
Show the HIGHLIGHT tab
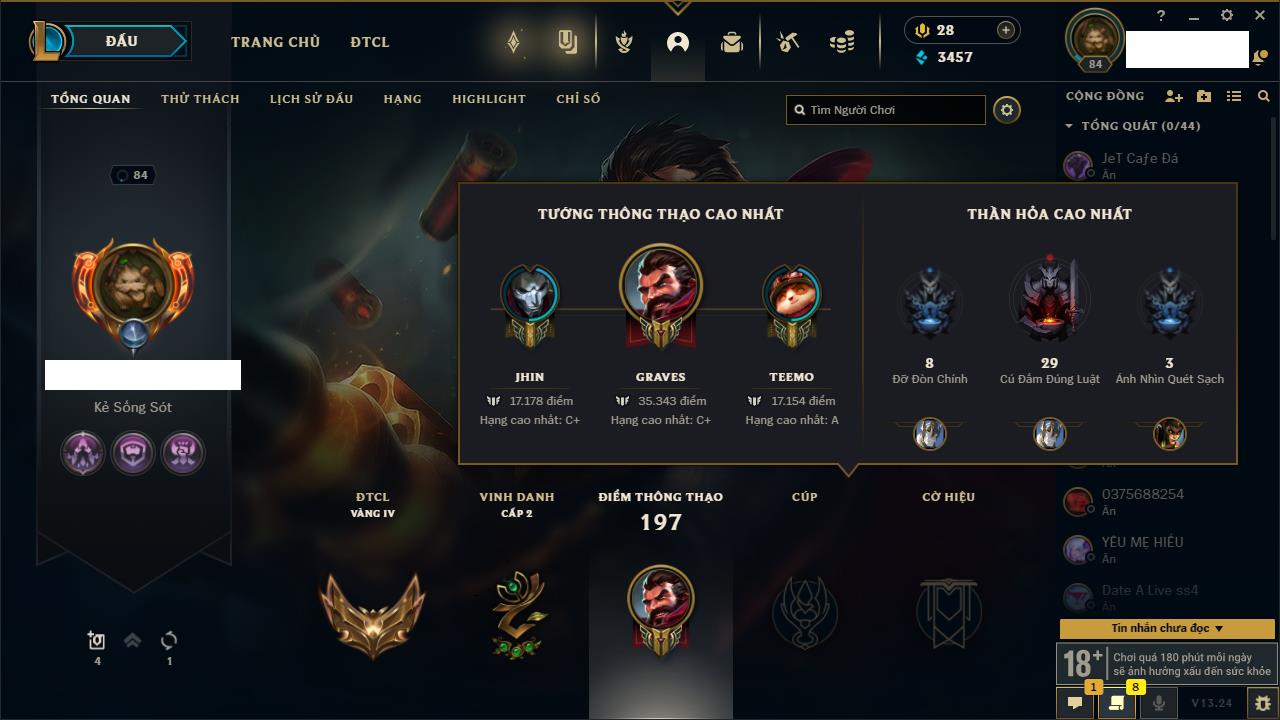[488, 99]
